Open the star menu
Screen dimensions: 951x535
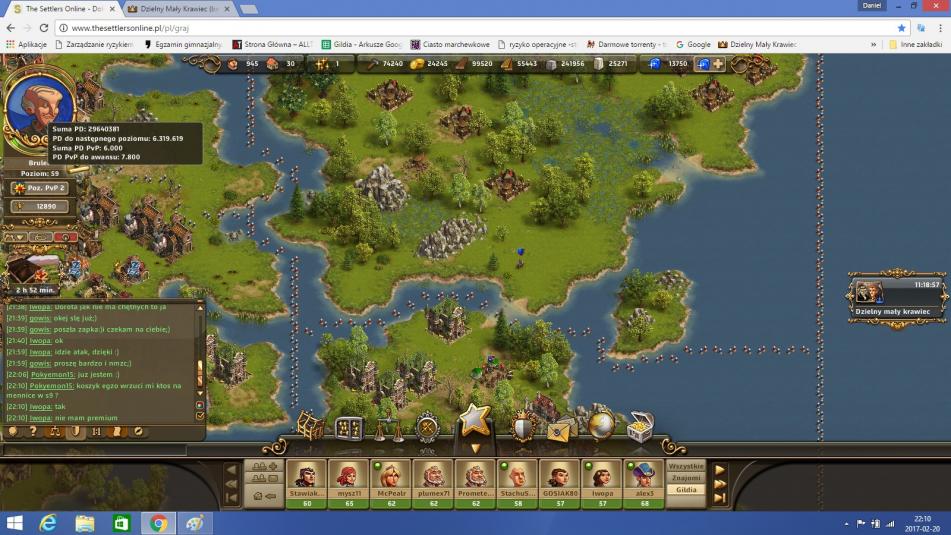[x=475, y=420]
